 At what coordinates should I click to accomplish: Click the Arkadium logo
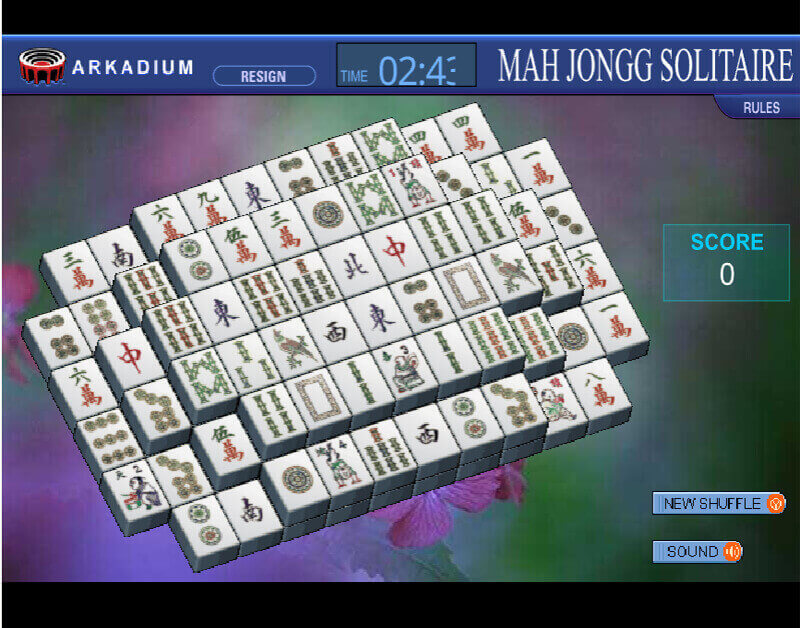click(107, 67)
